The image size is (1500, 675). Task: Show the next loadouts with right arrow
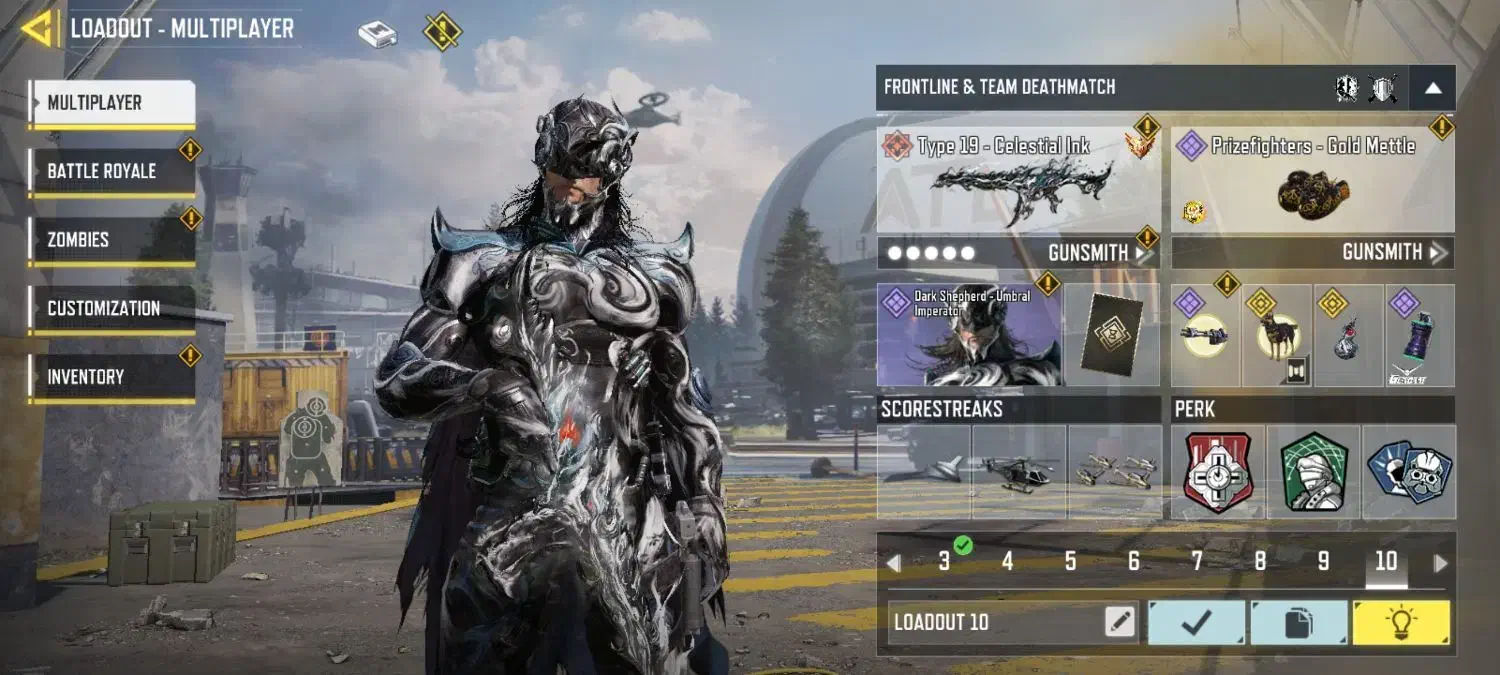[1440, 563]
